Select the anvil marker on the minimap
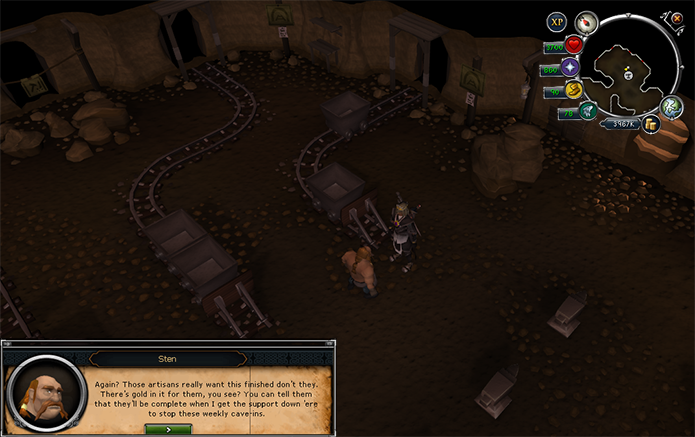 coord(628,74)
